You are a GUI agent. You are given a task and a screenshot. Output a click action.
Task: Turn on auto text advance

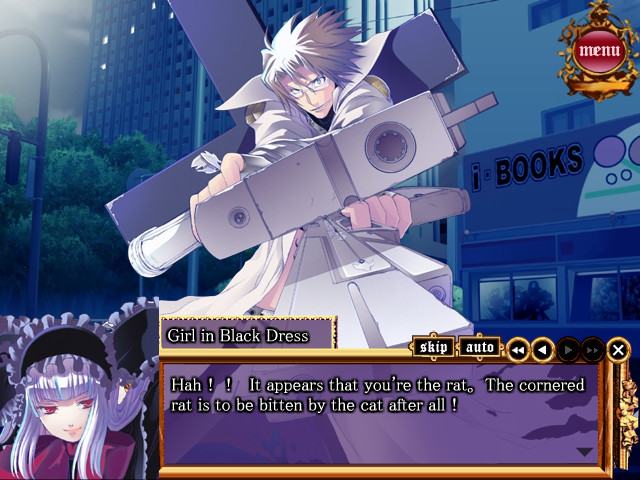pos(481,348)
